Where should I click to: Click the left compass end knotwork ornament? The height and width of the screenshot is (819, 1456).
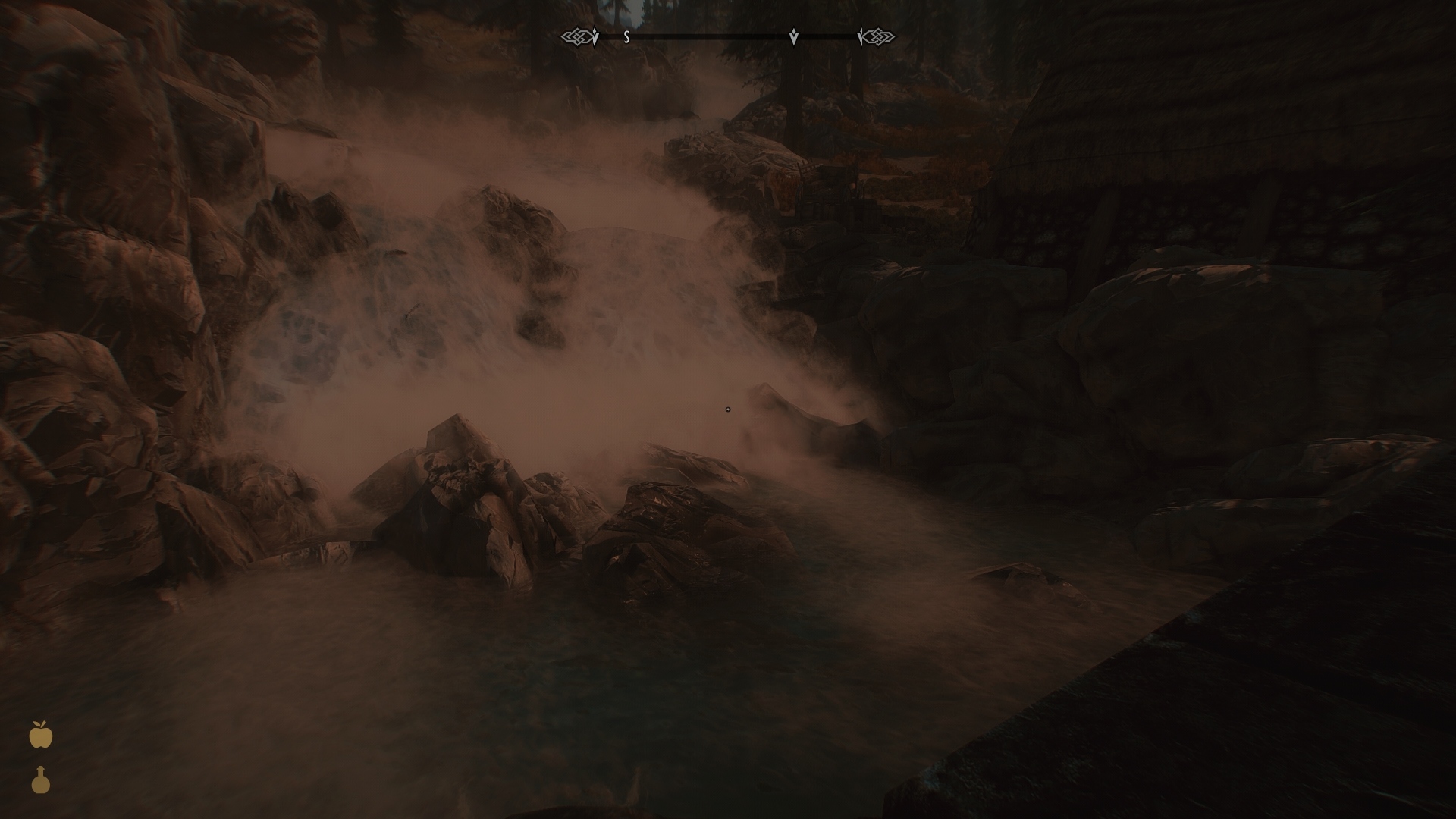576,35
